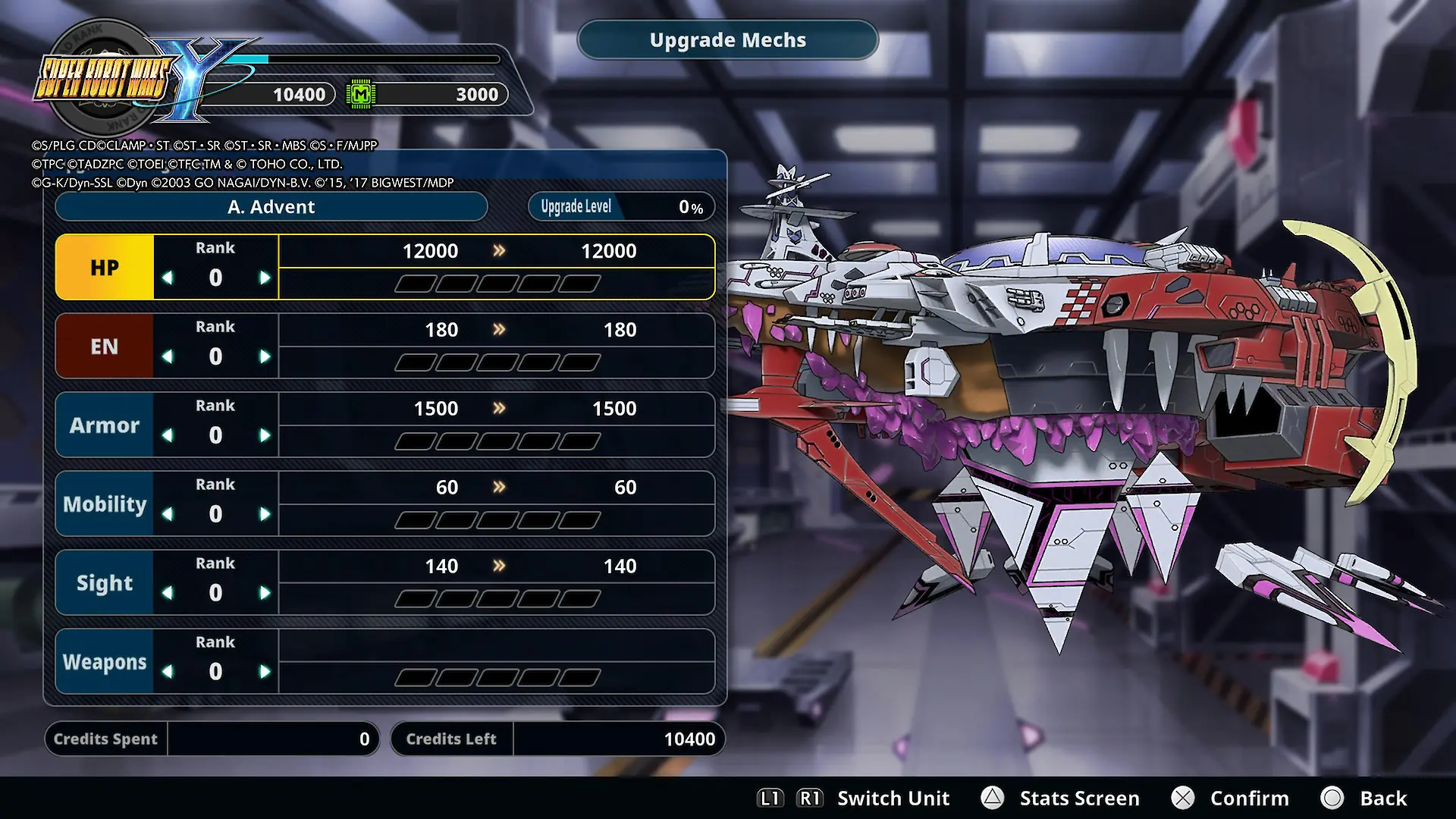This screenshot has height=819, width=1456.
Task: Increase Sight rank with right arrow
Action: tap(265, 594)
